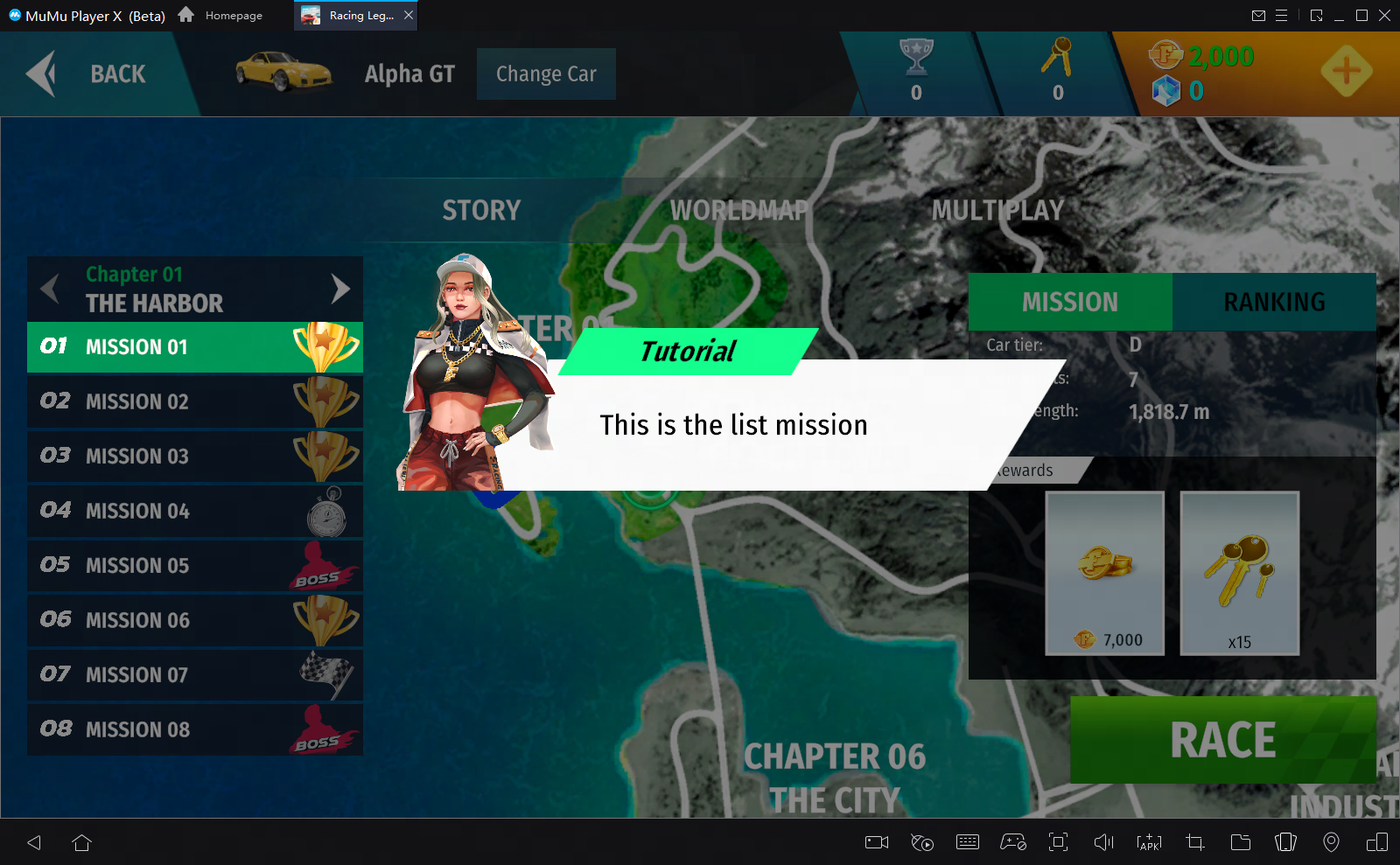
Task: Switch to the STORY tab
Action: (x=481, y=211)
